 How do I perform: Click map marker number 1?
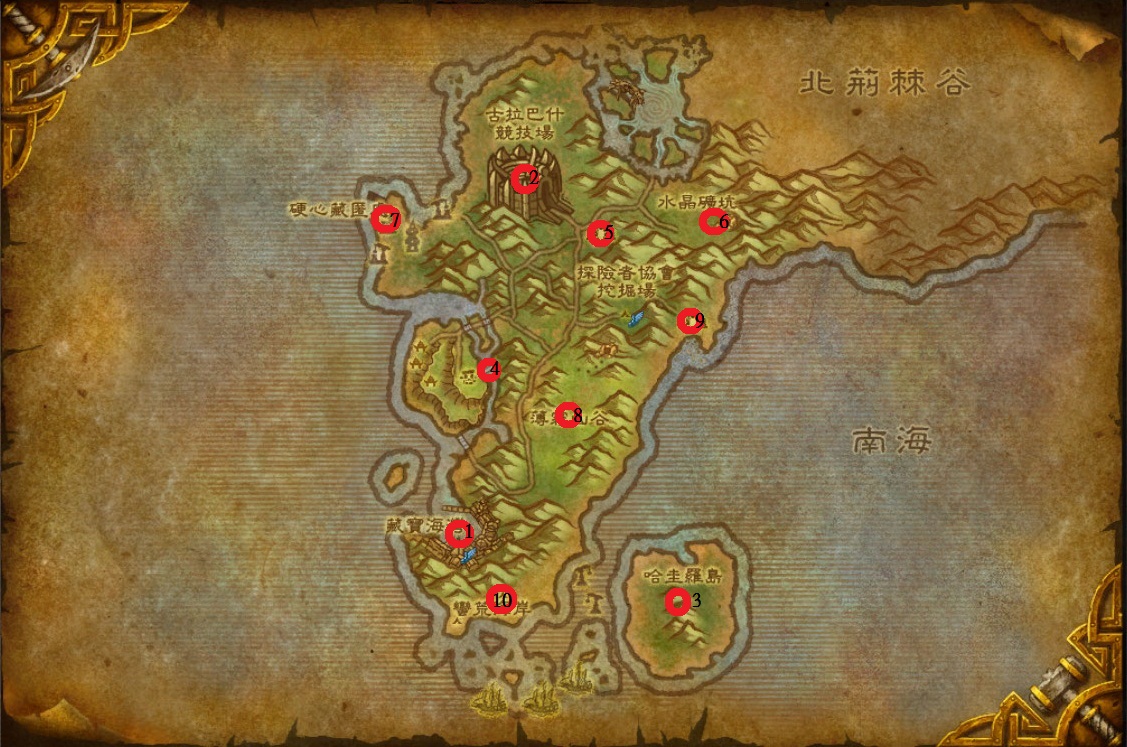[458, 533]
